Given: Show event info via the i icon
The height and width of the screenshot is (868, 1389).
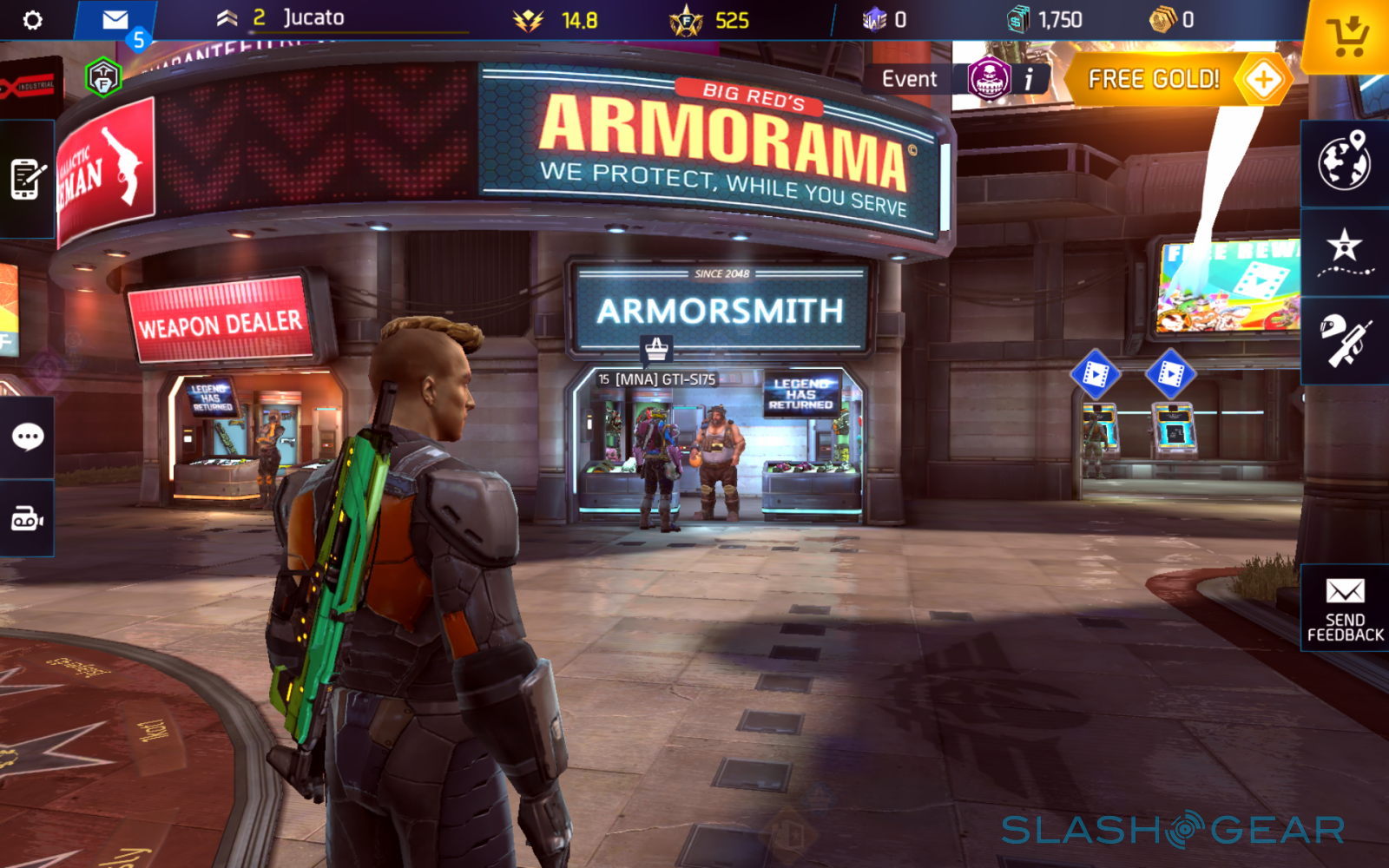Looking at the screenshot, I should pos(1029,80).
